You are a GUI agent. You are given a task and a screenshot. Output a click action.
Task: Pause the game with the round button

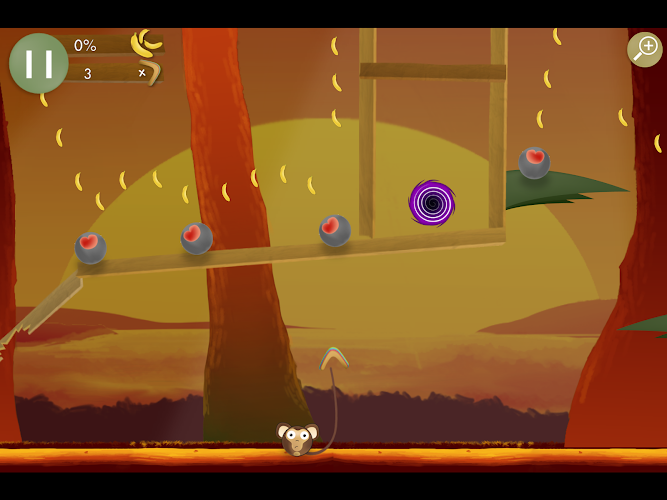(38, 63)
